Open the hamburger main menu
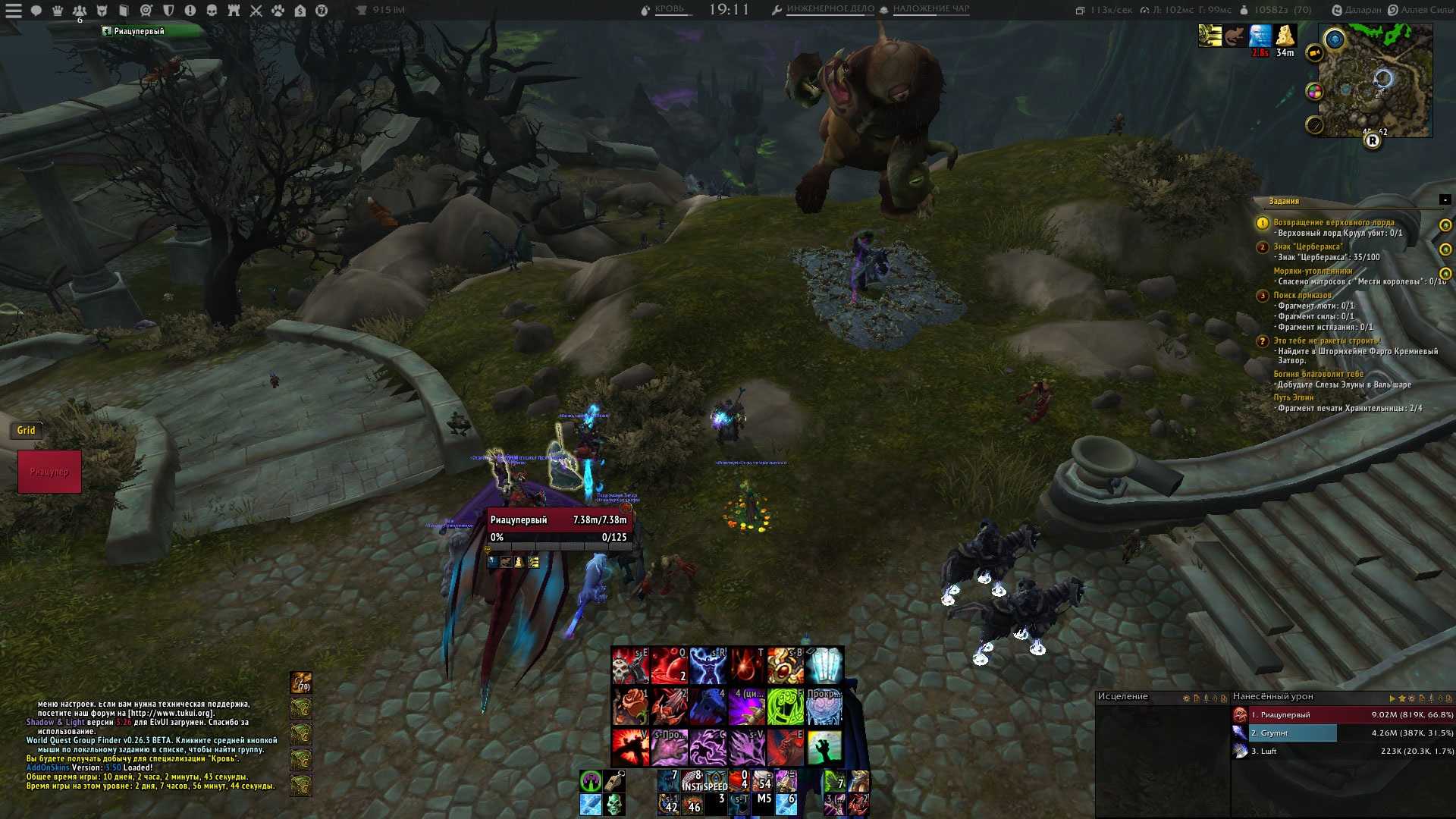The height and width of the screenshot is (819, 1456). click(14, 11)
